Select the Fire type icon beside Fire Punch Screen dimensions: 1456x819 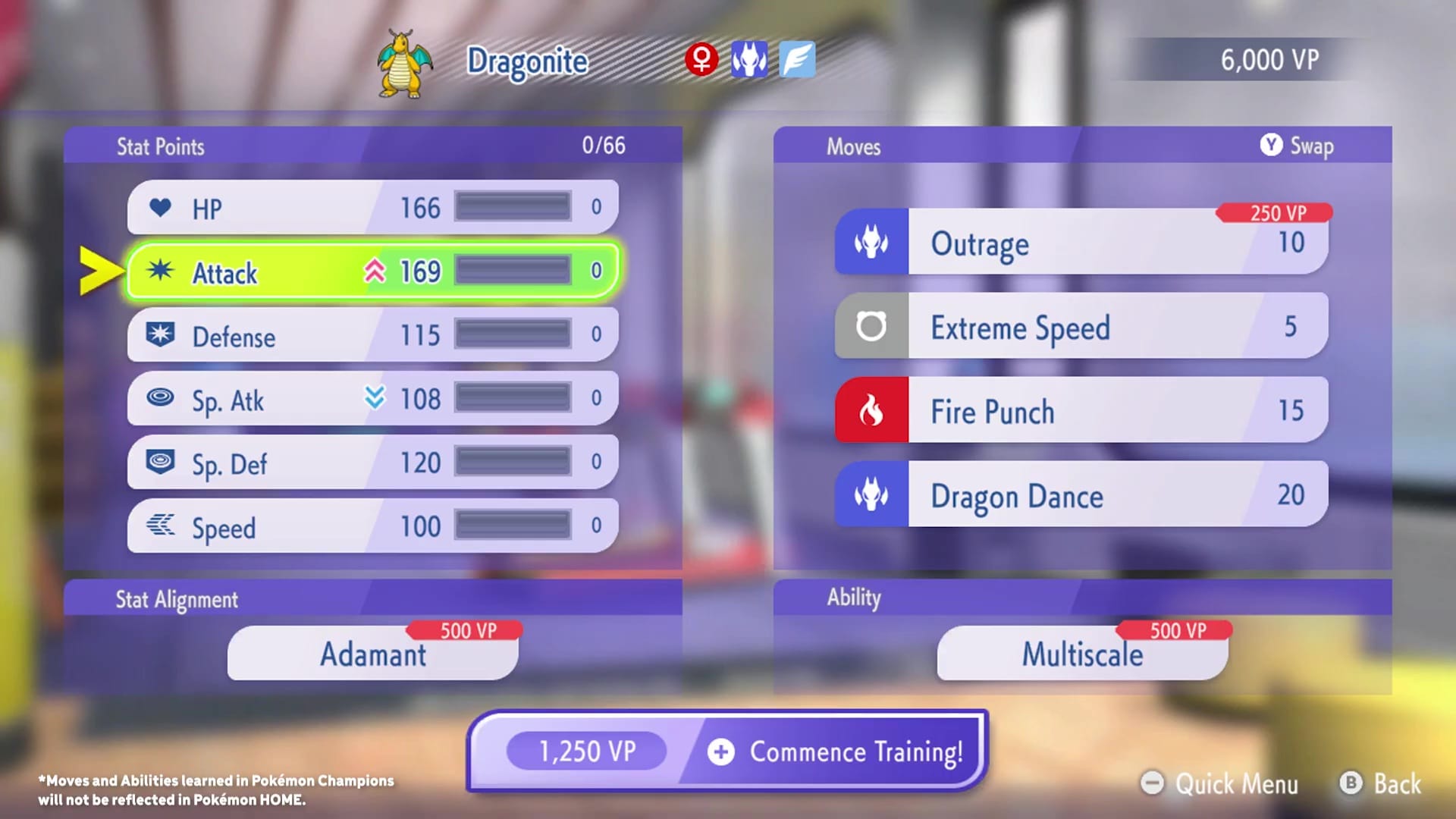871,411
